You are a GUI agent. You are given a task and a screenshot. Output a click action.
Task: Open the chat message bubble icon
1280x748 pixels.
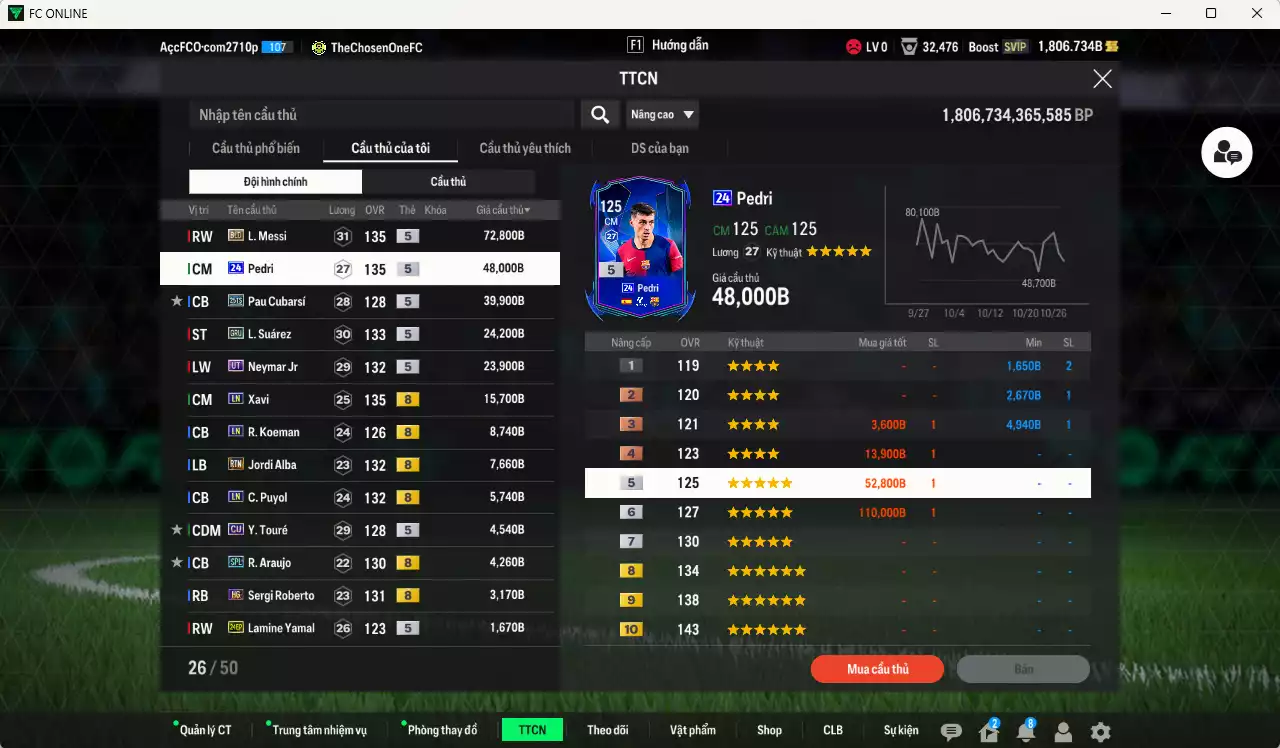[949, 732]
